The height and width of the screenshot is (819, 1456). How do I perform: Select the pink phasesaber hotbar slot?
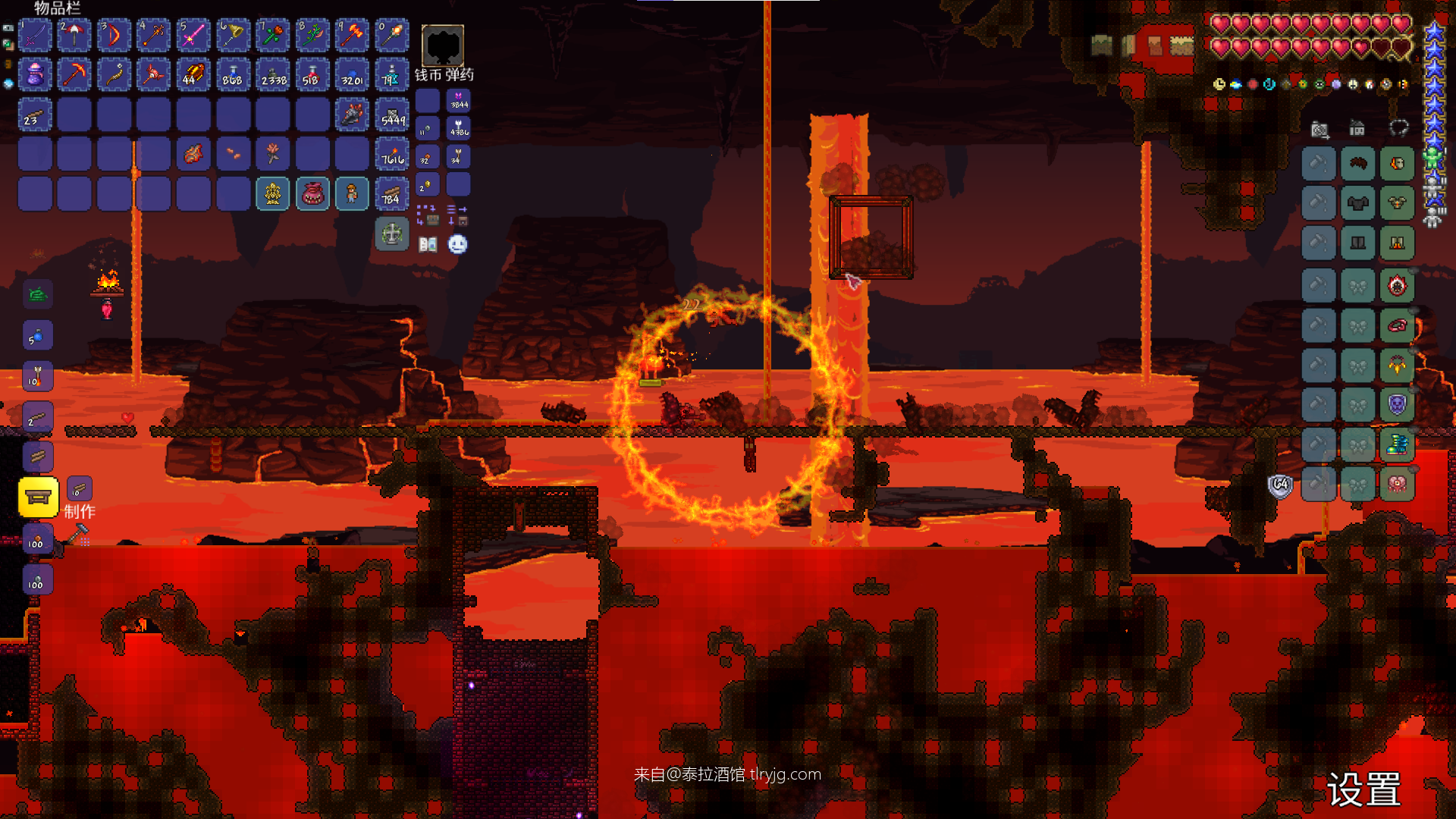[x=193, y=36]
